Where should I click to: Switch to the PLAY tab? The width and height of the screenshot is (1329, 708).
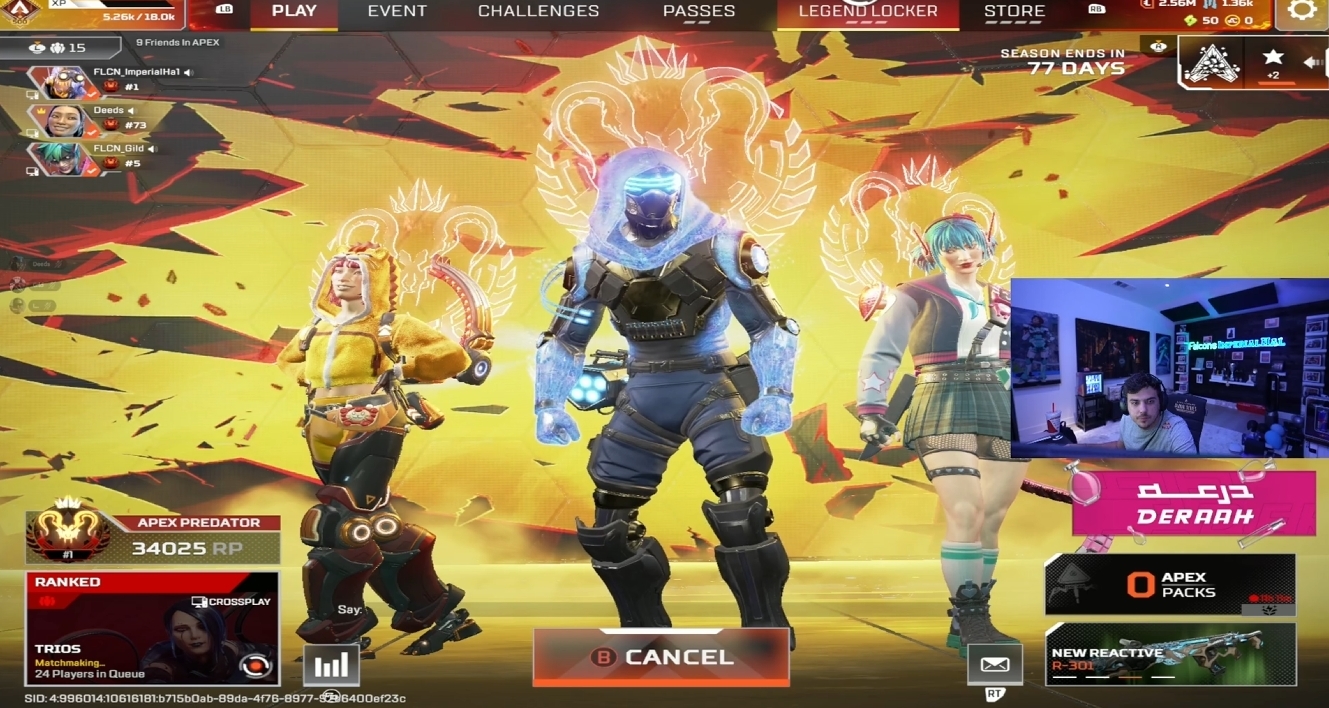[294, 12]
